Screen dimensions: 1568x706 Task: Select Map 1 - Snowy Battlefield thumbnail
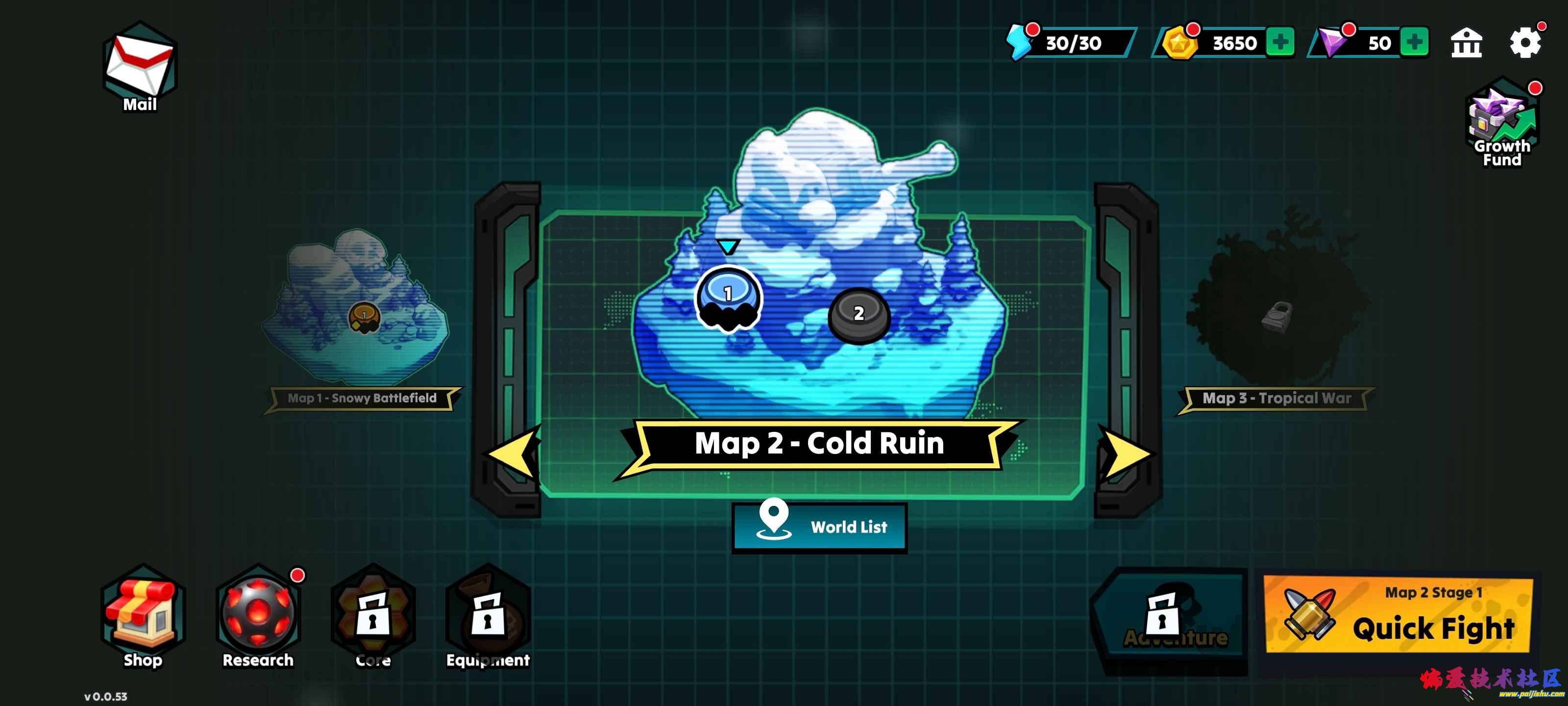coord(359,311)
